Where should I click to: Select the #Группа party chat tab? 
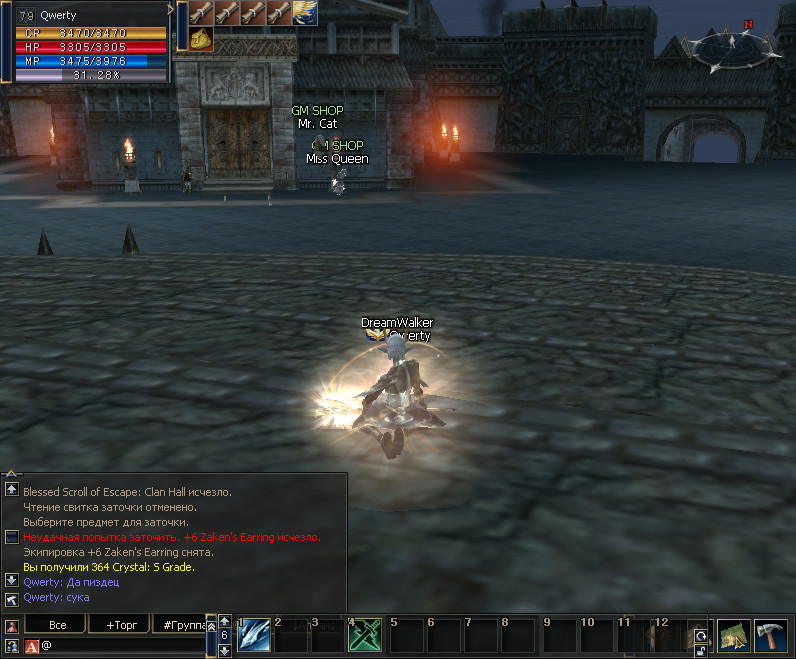180,625
